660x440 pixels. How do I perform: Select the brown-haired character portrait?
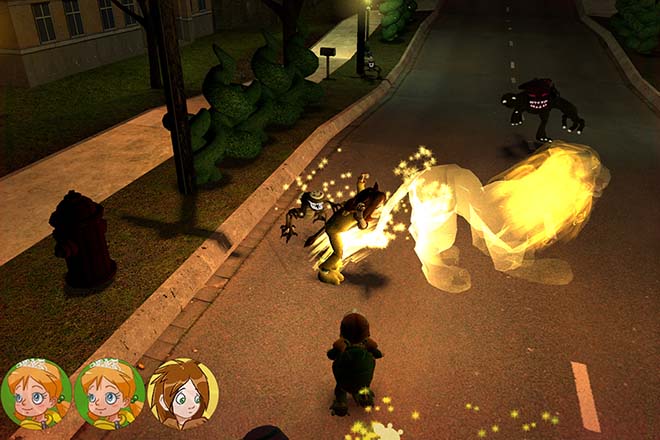[x=182, y=393]
